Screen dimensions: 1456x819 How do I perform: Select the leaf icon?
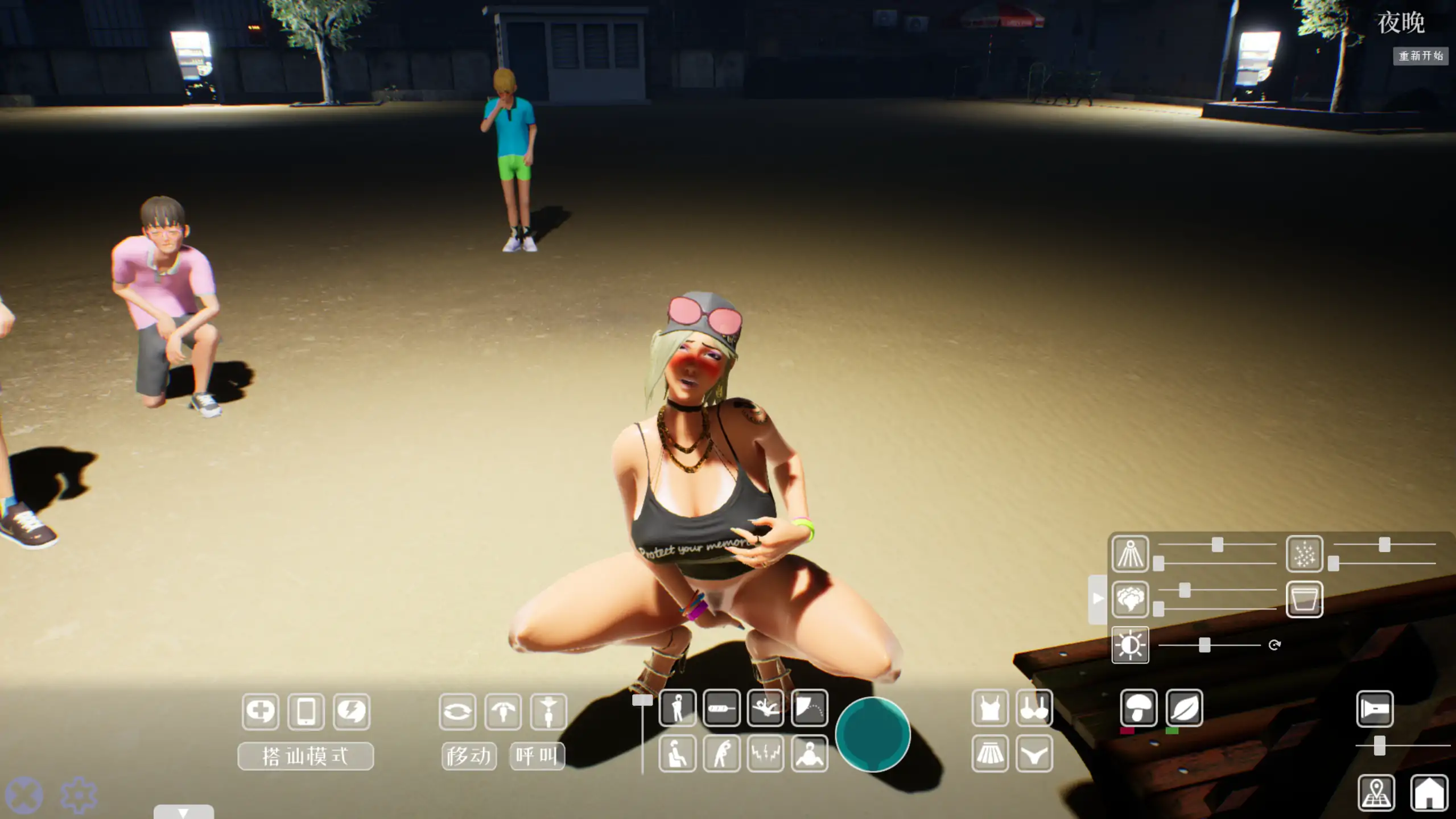(1184, 708)
